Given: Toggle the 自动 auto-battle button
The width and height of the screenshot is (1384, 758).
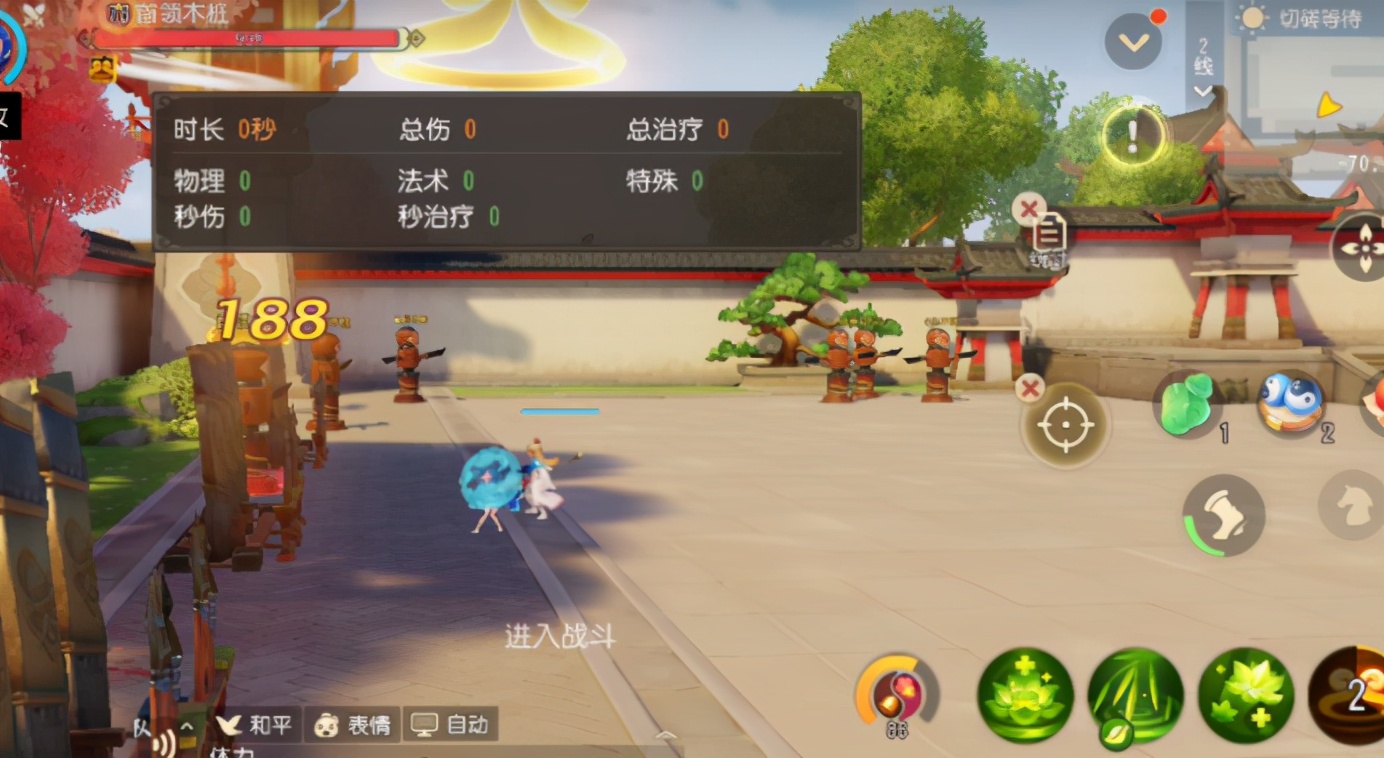Looking at the screenshot, I should pos(450,725).
